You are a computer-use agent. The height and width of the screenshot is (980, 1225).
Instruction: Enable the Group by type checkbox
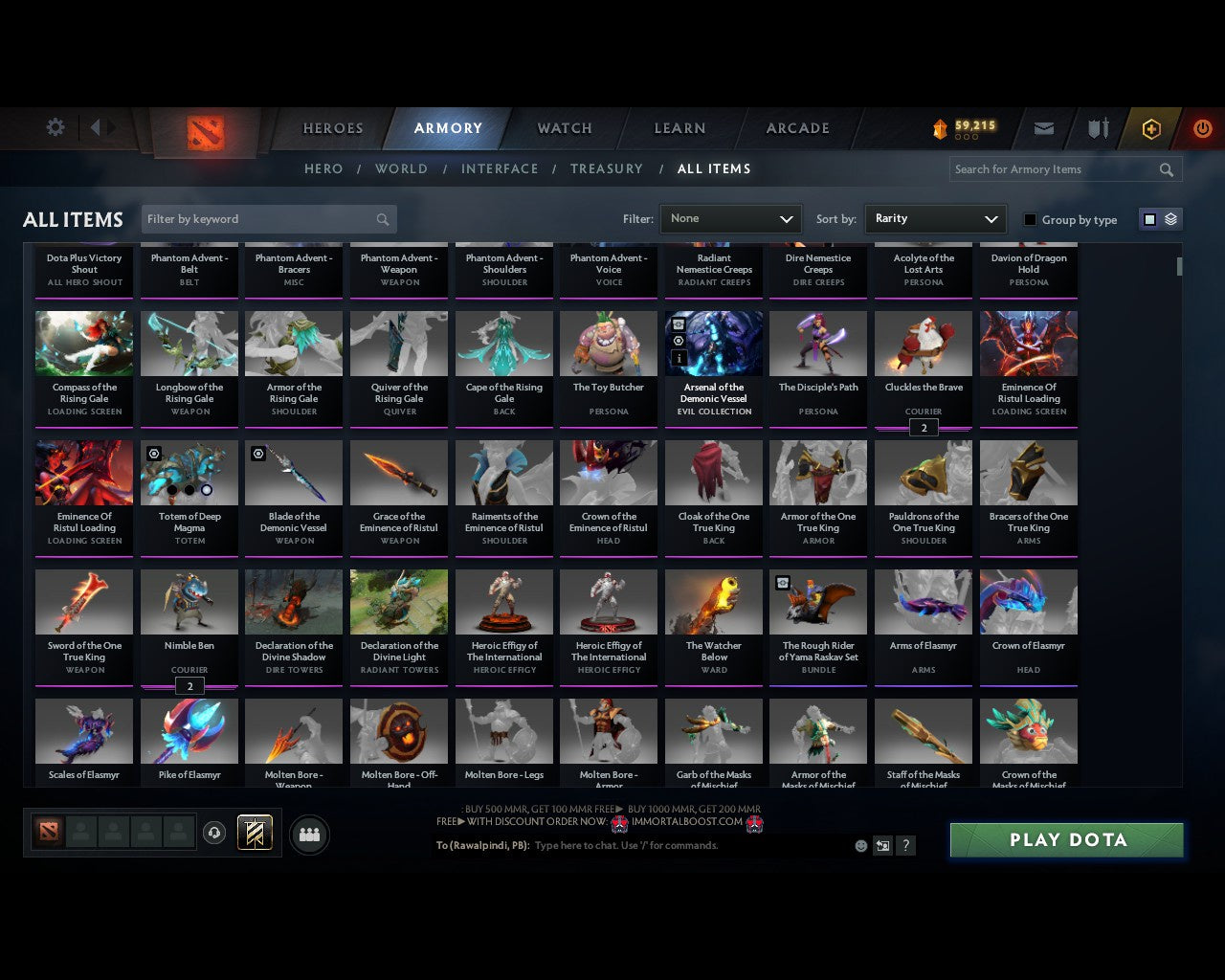pyautogui.click(x=1030, y=219)
